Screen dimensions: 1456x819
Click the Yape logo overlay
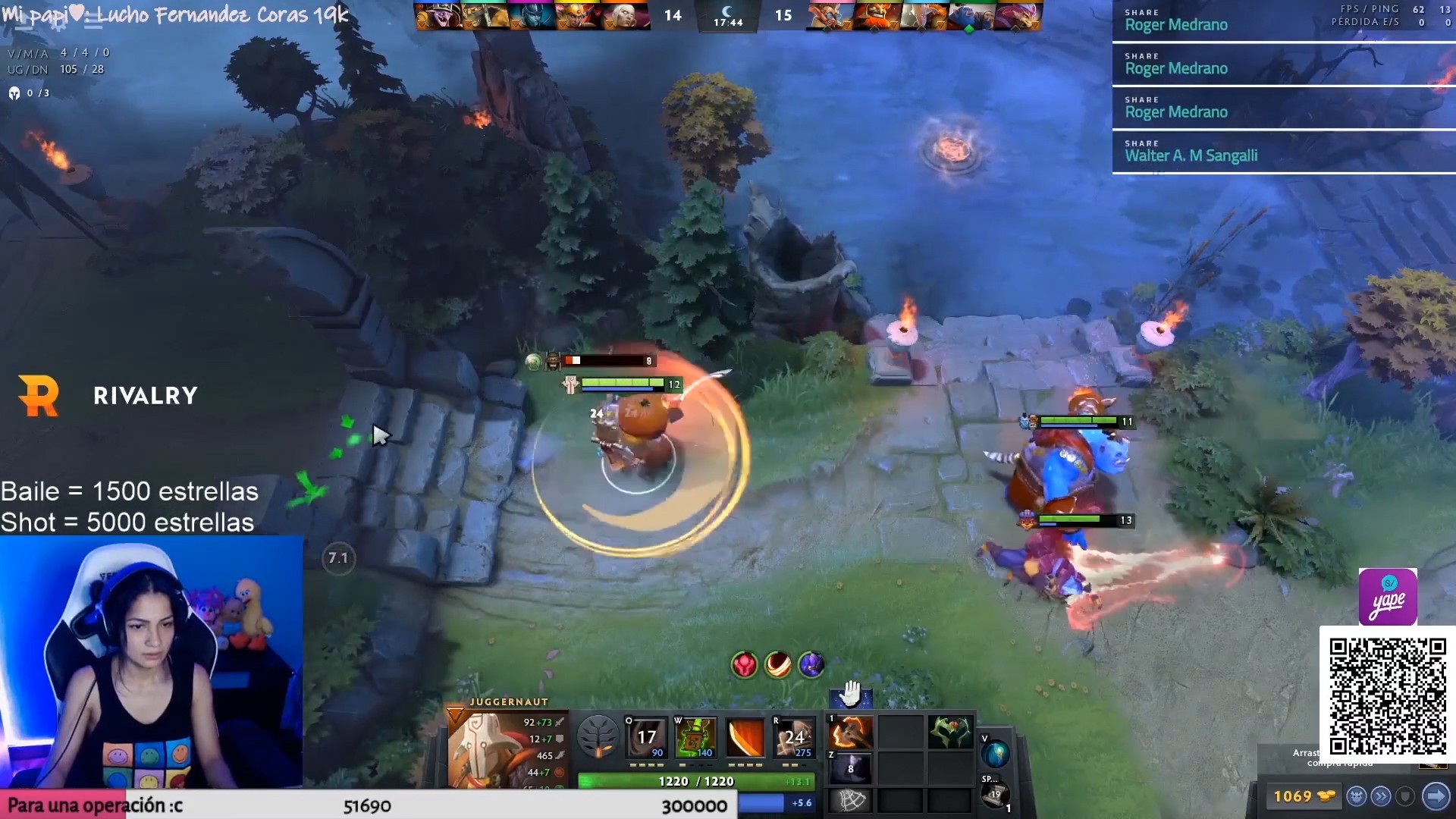(x=1388, y=597)
